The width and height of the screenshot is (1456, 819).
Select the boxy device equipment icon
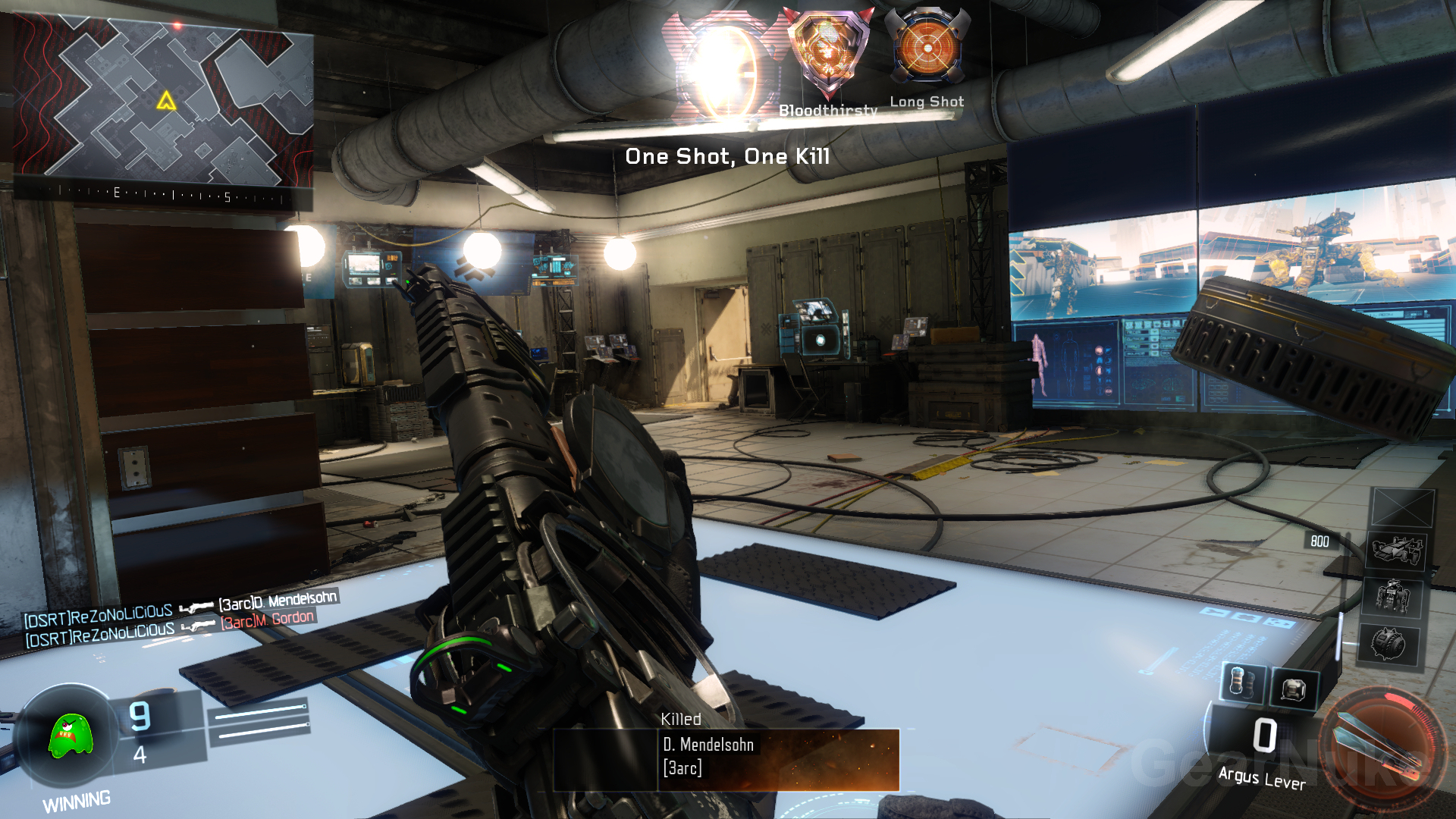1293,689
